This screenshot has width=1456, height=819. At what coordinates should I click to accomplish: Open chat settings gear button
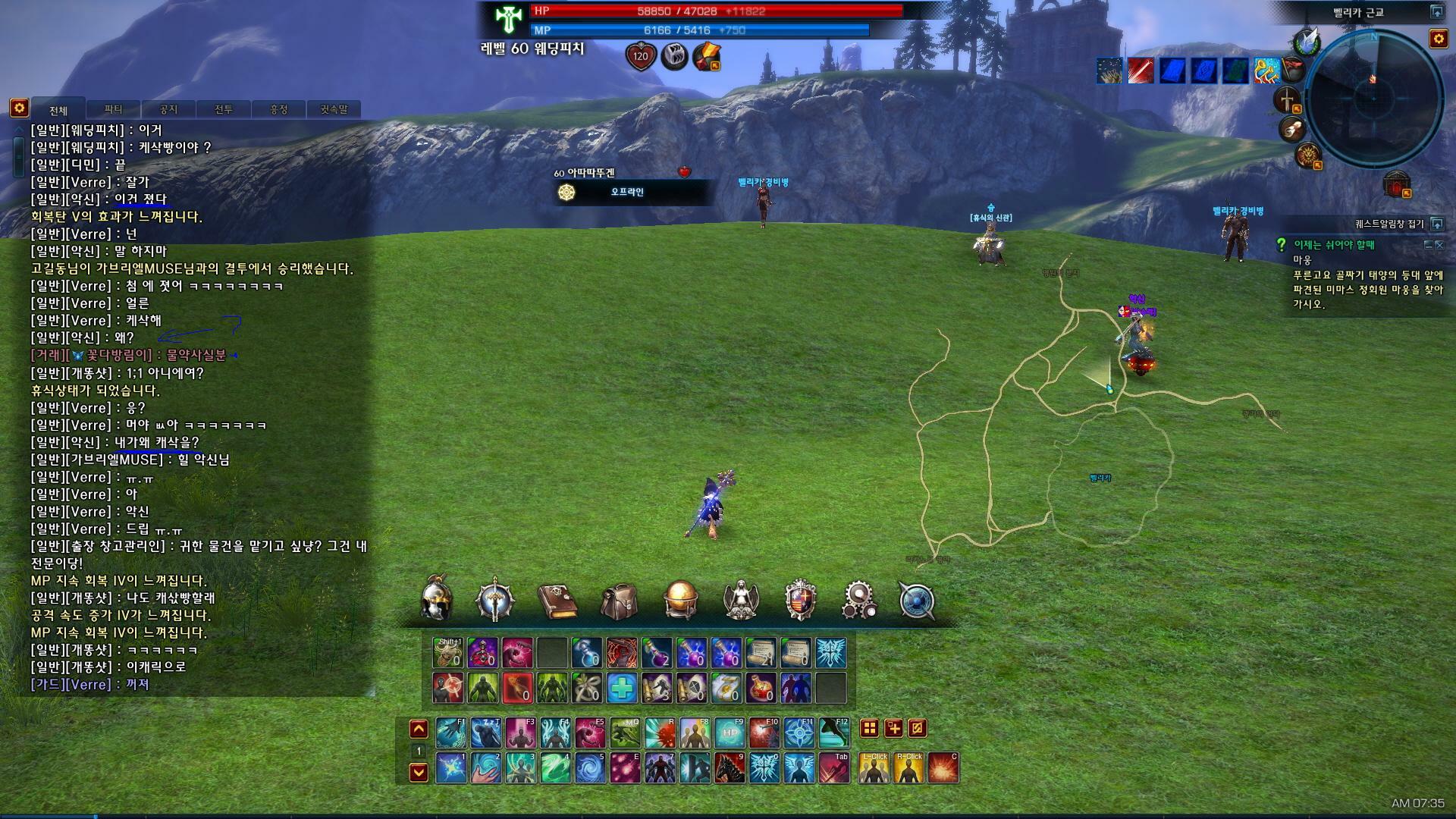point(19,108)
